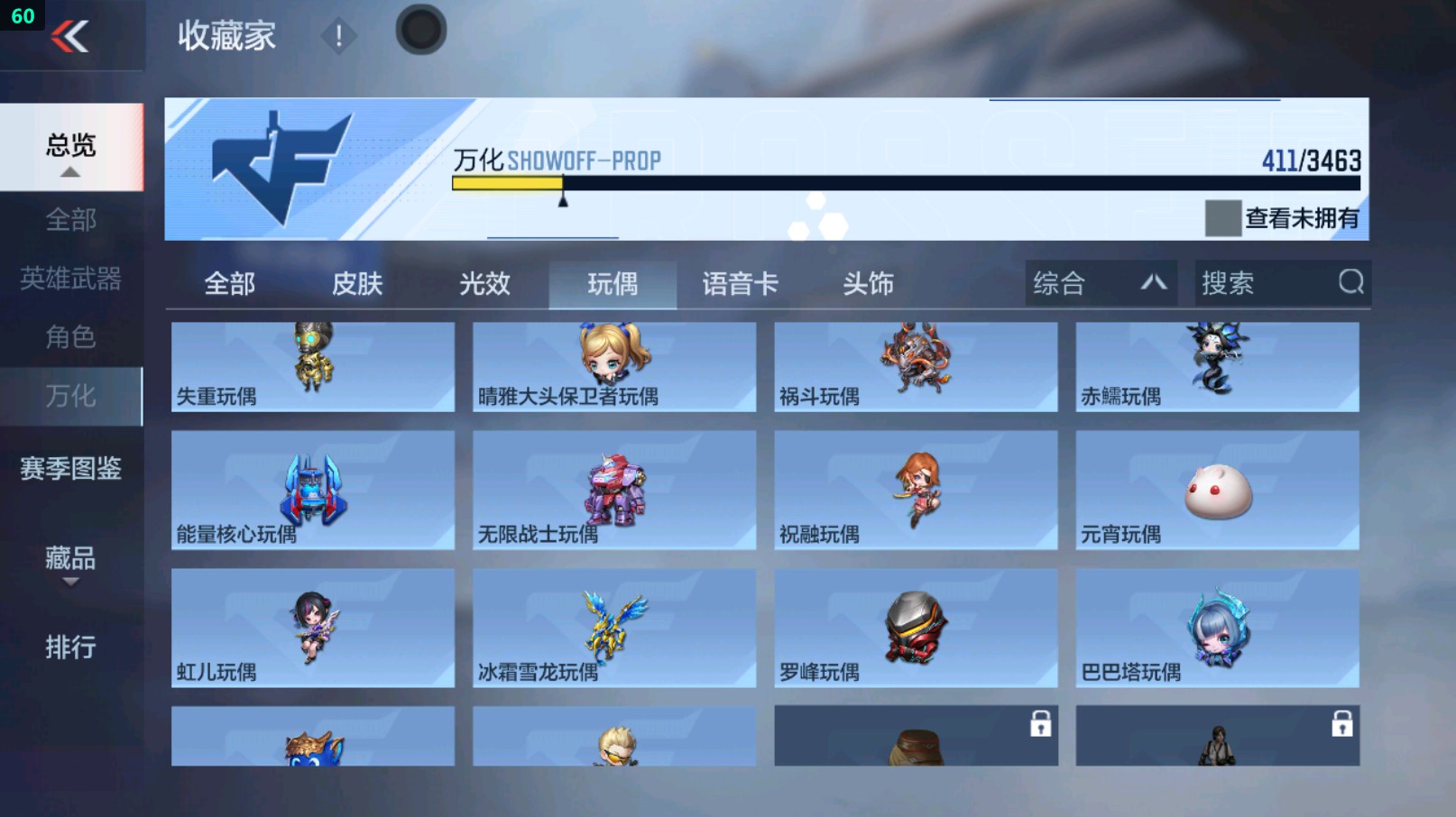Open the 排行 rankings page
This screenshot has width=1456, height=817.
point(69,647)
